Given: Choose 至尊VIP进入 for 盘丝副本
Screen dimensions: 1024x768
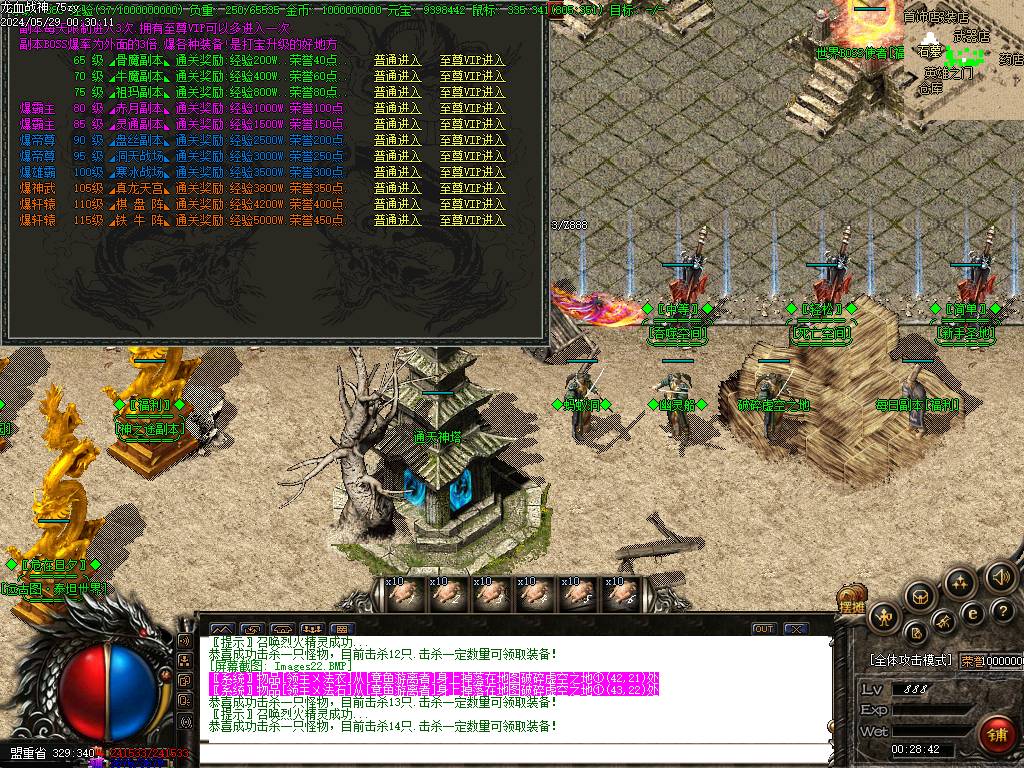Looking at the screenshot, I should 472,140.
